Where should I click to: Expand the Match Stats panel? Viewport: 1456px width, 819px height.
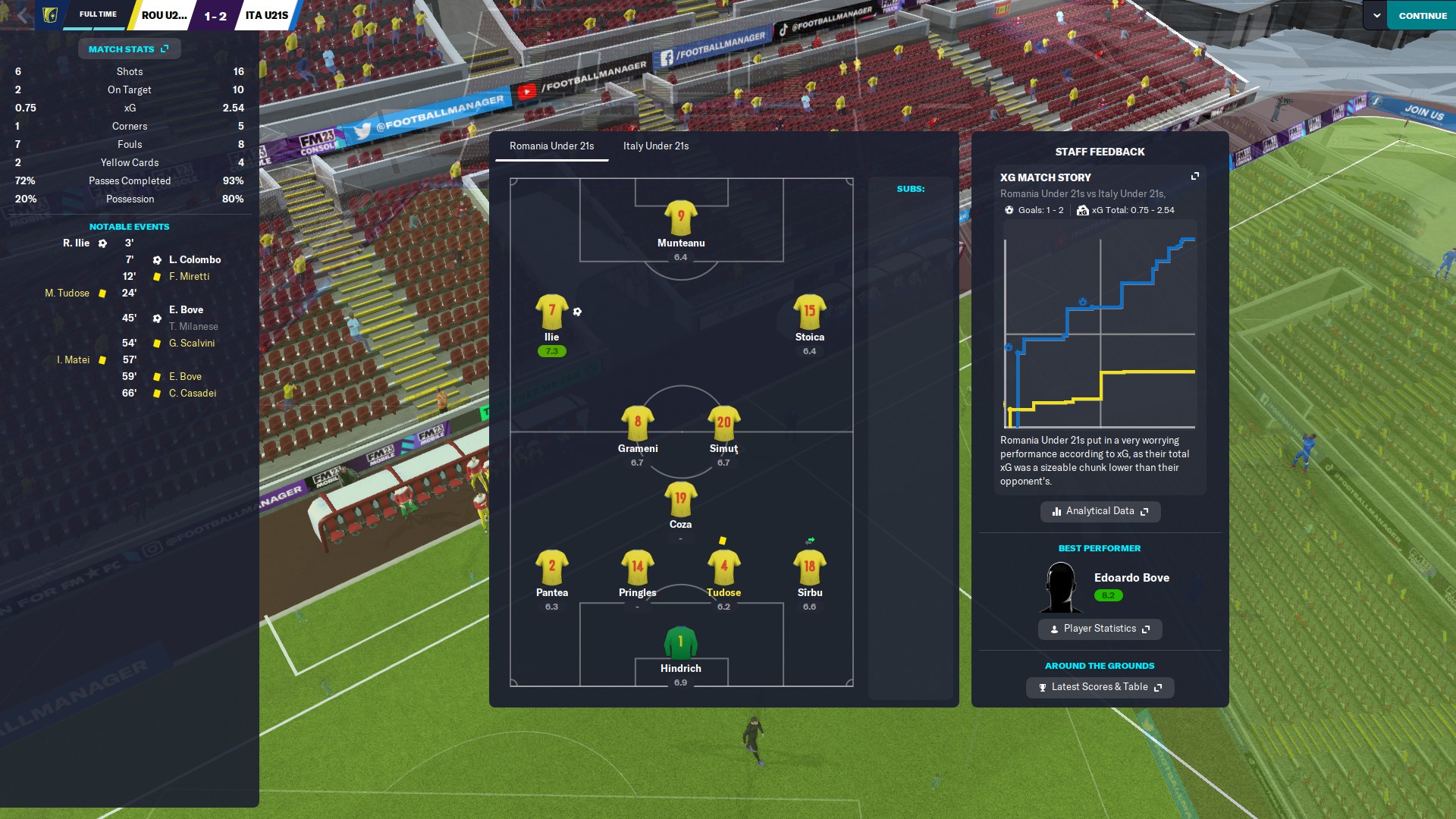[x=129, y=49]
